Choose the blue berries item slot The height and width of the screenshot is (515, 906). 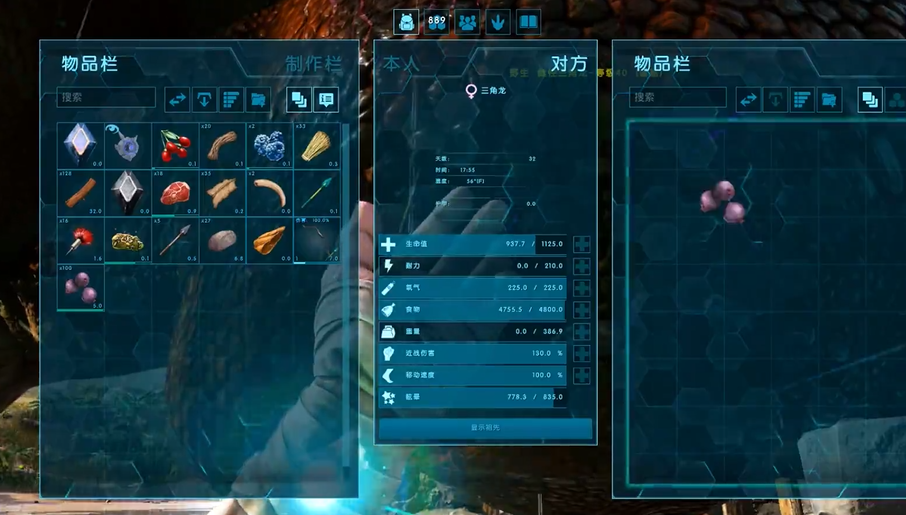point(269,146)
